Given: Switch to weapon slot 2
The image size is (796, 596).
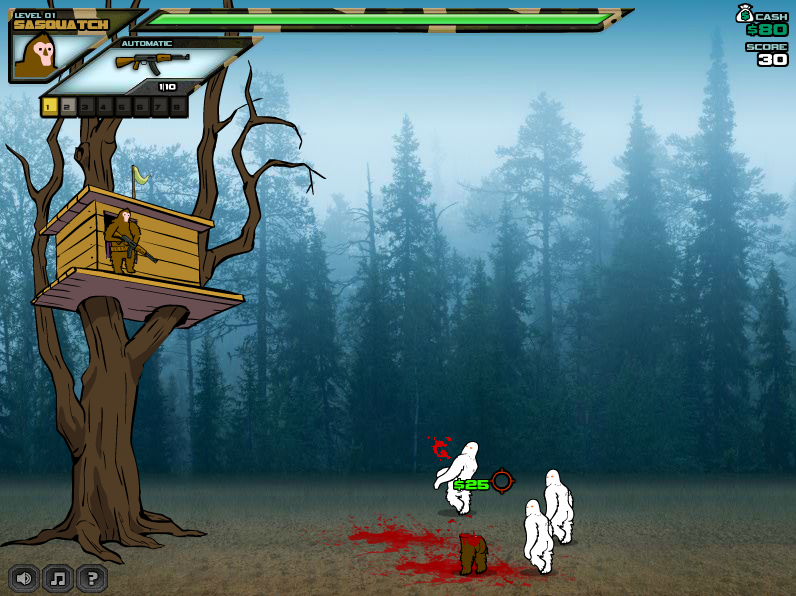Looking at the screenshot, I should click(x=68, y=106).
